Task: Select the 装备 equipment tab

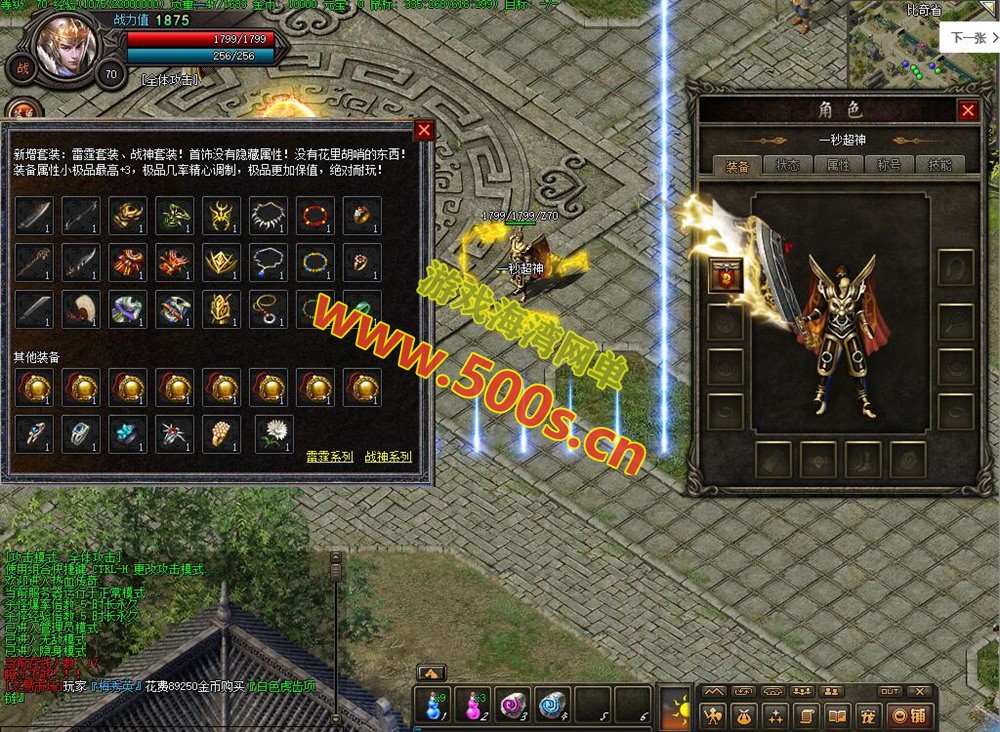Action: (737, 166)
